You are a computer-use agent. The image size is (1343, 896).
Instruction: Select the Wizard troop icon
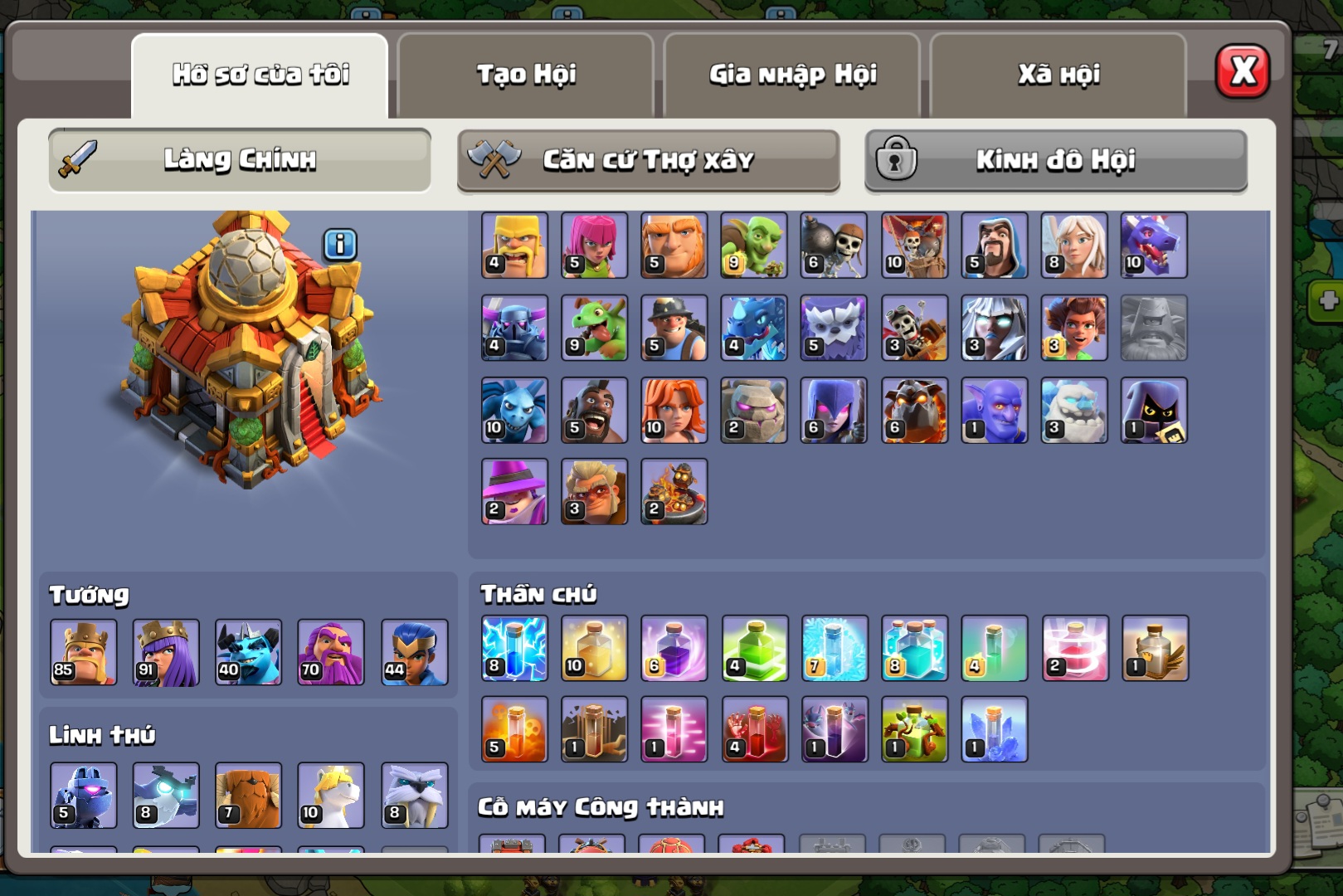995,246
